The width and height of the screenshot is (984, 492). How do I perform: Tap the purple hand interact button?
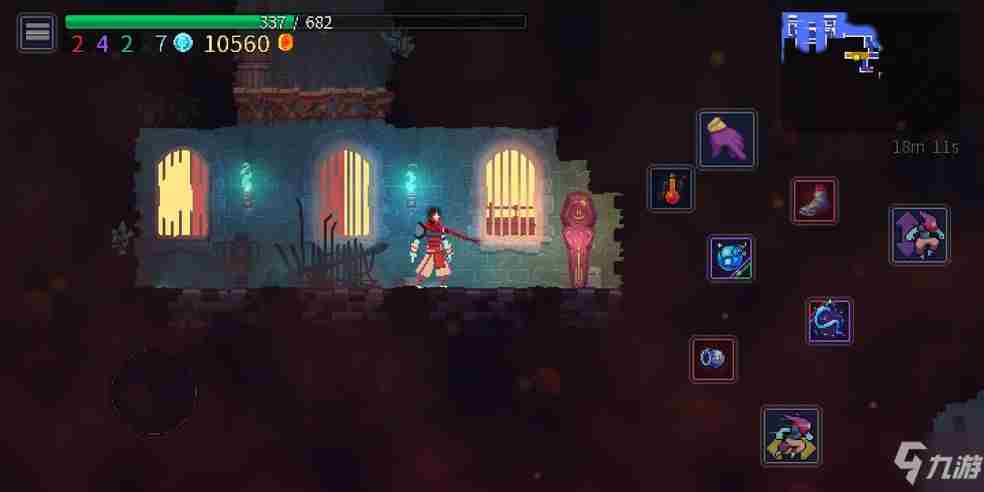click(x=727, y=139)
